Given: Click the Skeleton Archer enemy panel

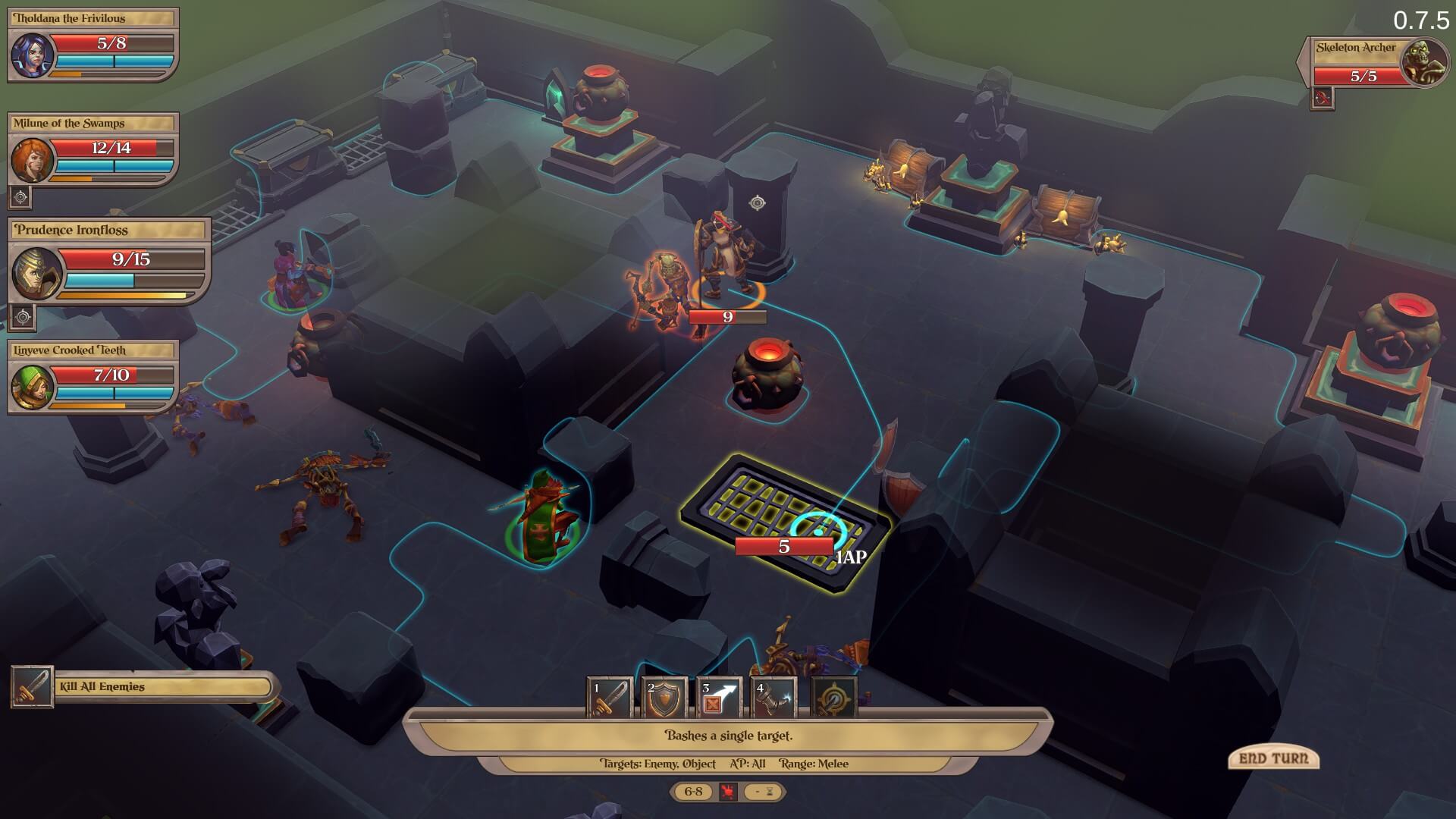Looking at the screenshot, I should coord(1373,62).
